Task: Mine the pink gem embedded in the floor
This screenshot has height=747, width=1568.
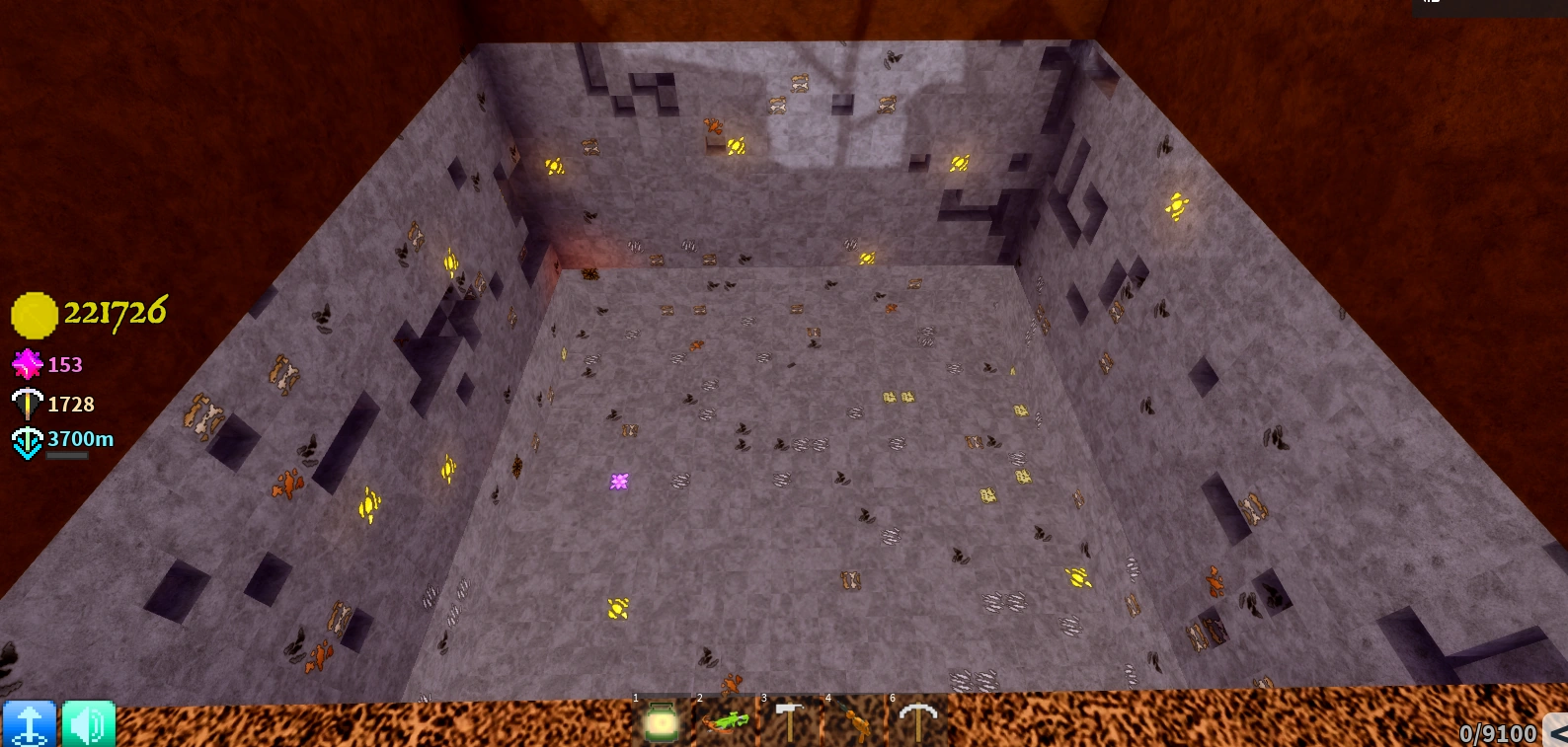Action: (x=619, y=482)
